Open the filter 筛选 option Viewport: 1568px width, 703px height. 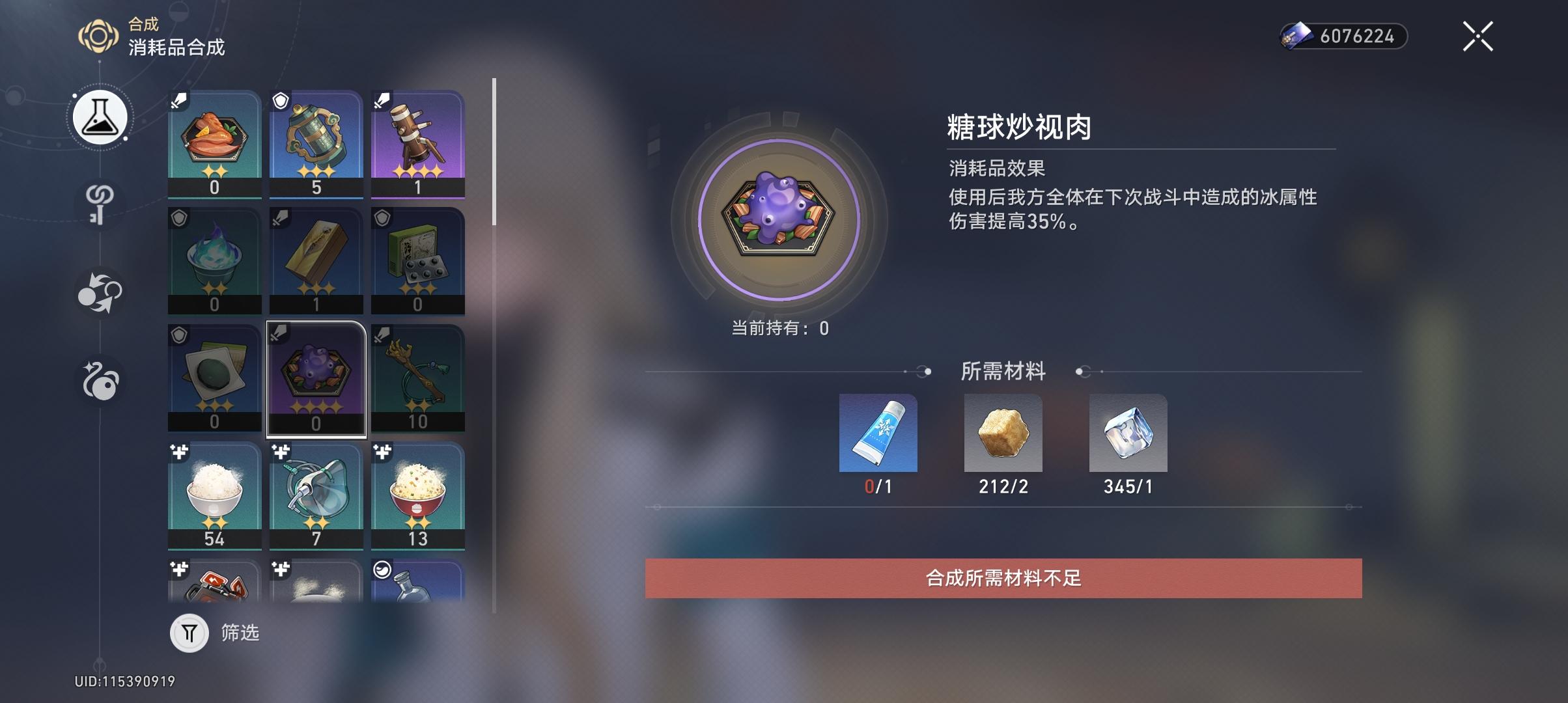click(x=215, y=633)
